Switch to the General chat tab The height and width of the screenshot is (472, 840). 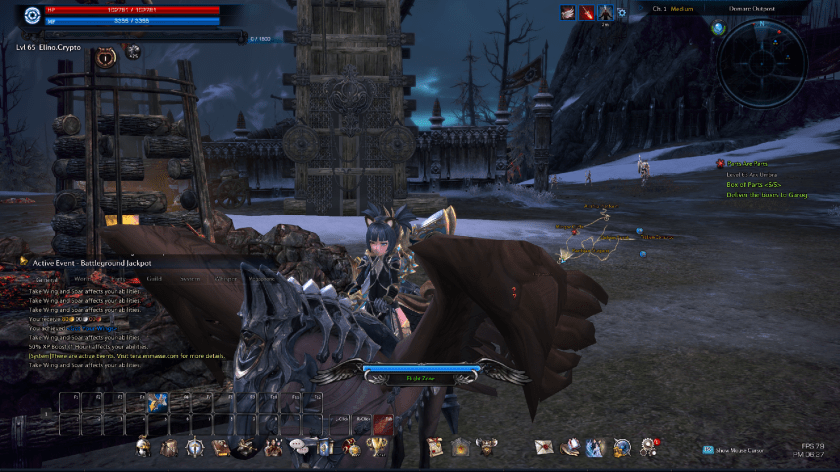tap(48, 279)
